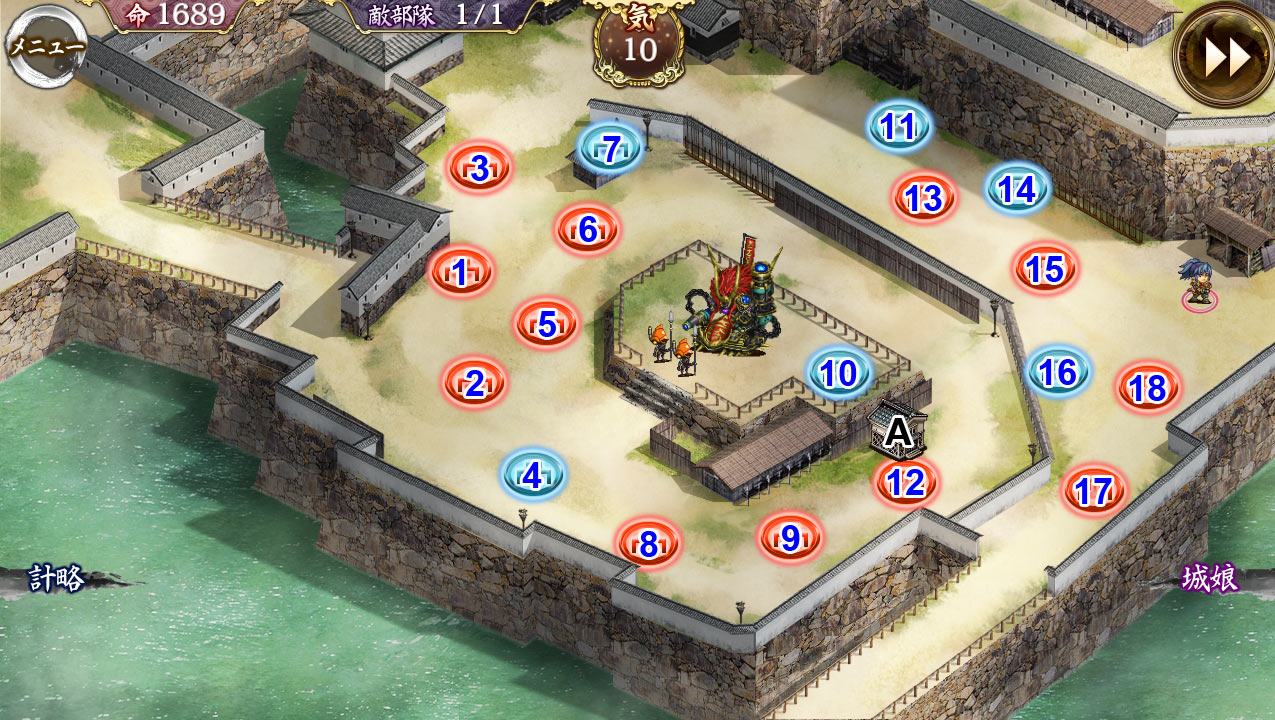Click the gate marker labeled A
Screen dimensions: 1275x720
[x=900, y=432]
